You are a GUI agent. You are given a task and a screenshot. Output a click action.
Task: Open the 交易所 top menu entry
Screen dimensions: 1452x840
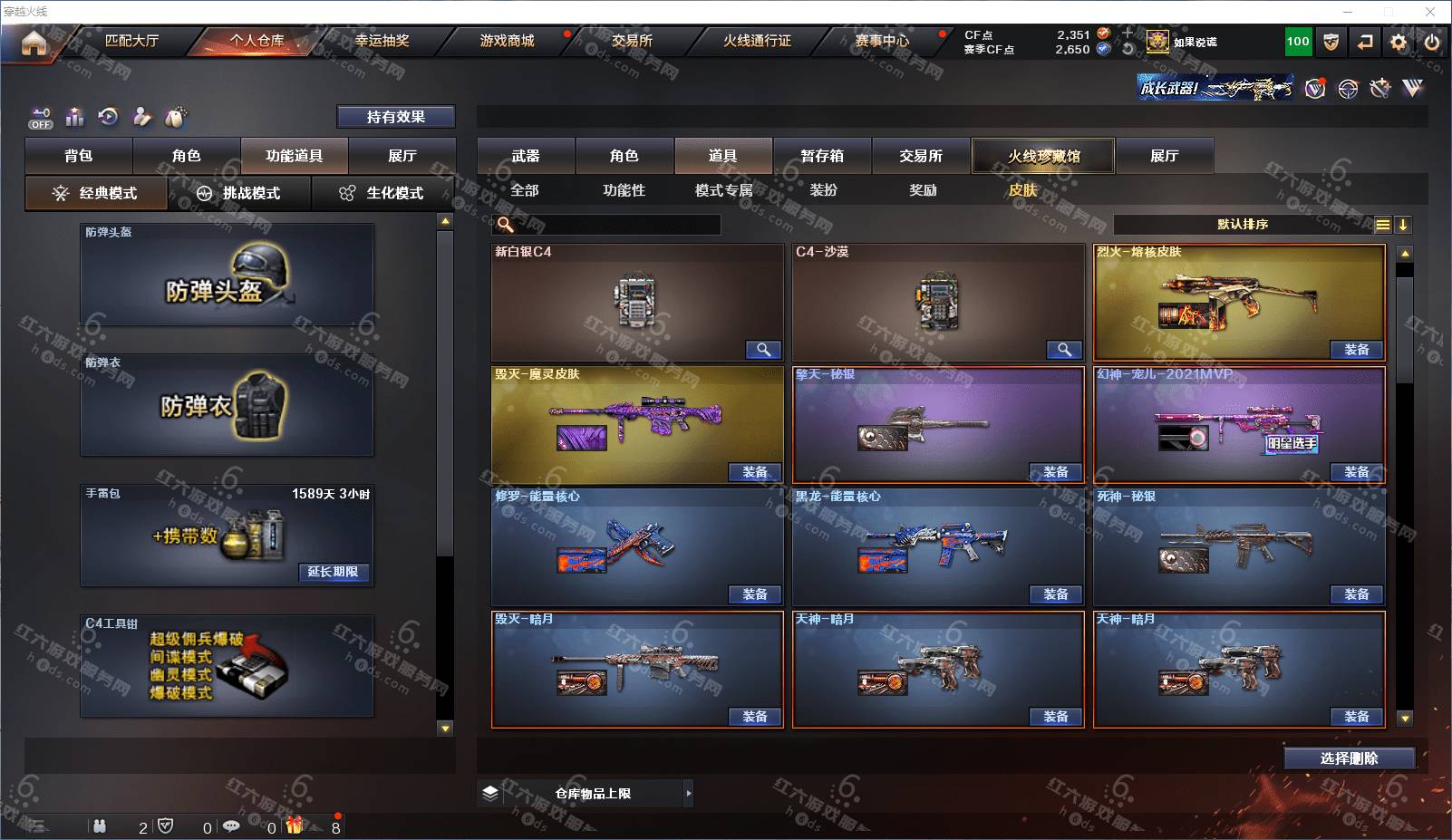[x=632, y=41]
